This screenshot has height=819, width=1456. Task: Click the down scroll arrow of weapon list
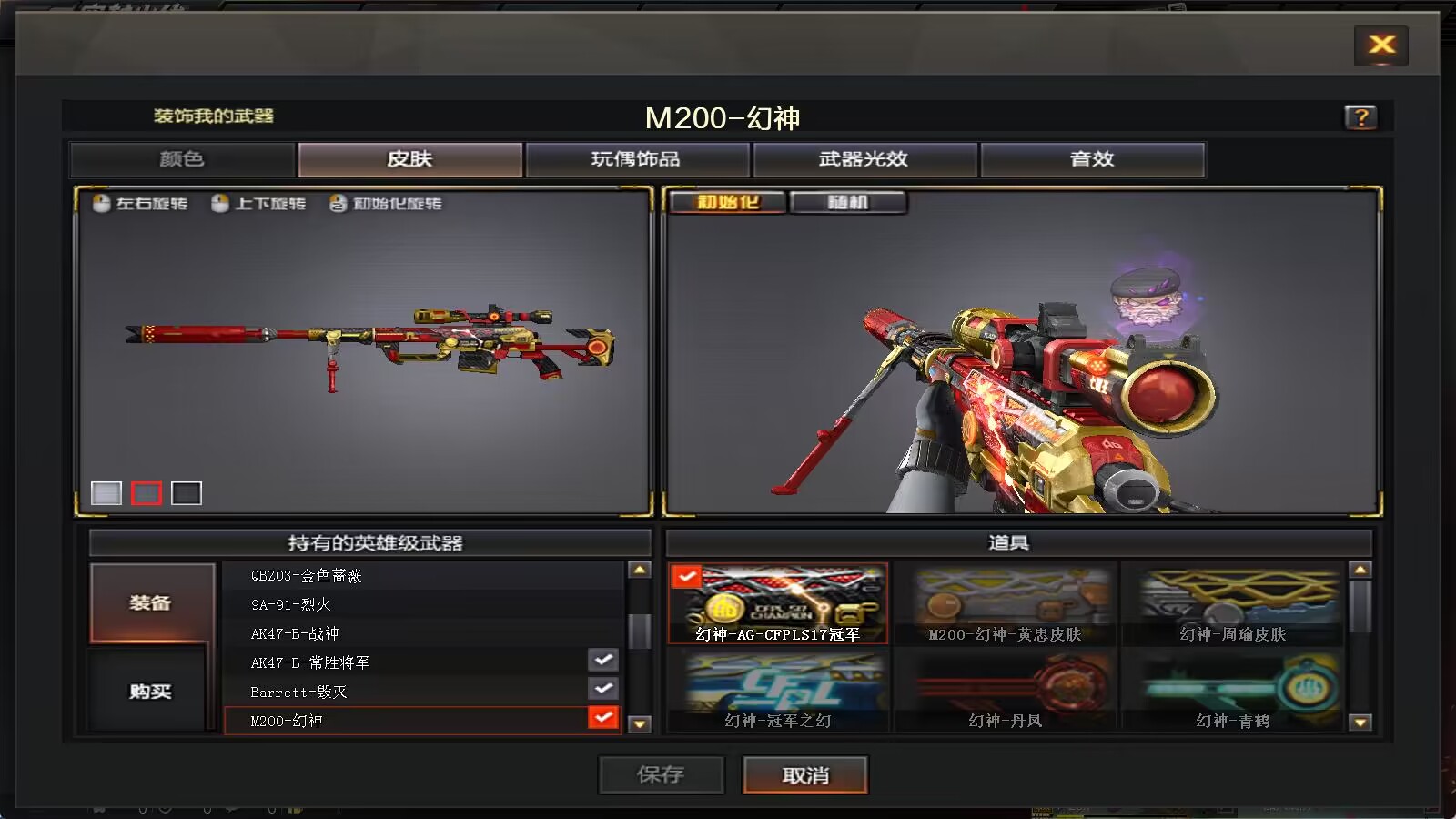(x=642, y=720)
